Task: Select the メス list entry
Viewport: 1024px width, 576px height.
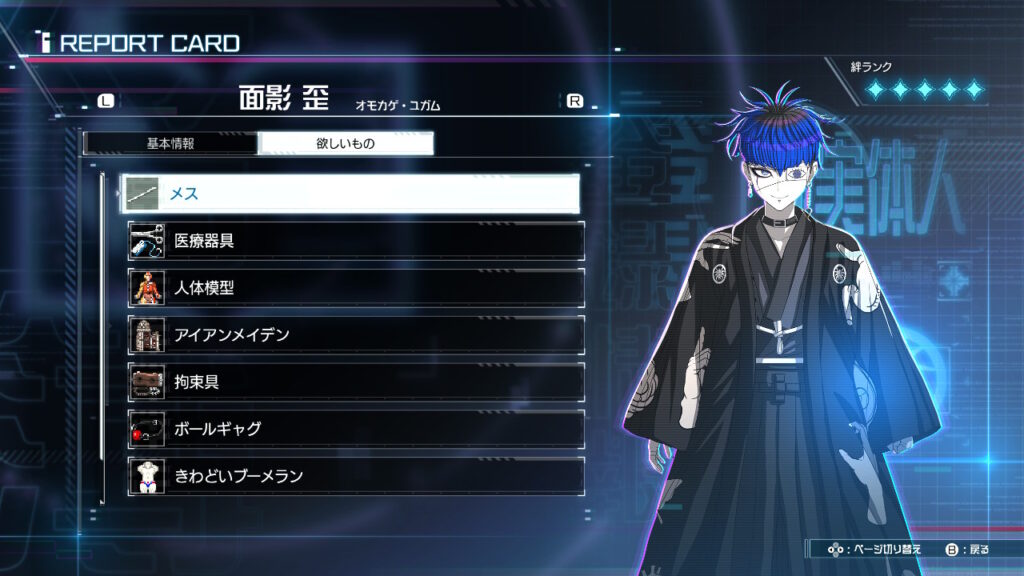Action: click(x=350, y=193)
